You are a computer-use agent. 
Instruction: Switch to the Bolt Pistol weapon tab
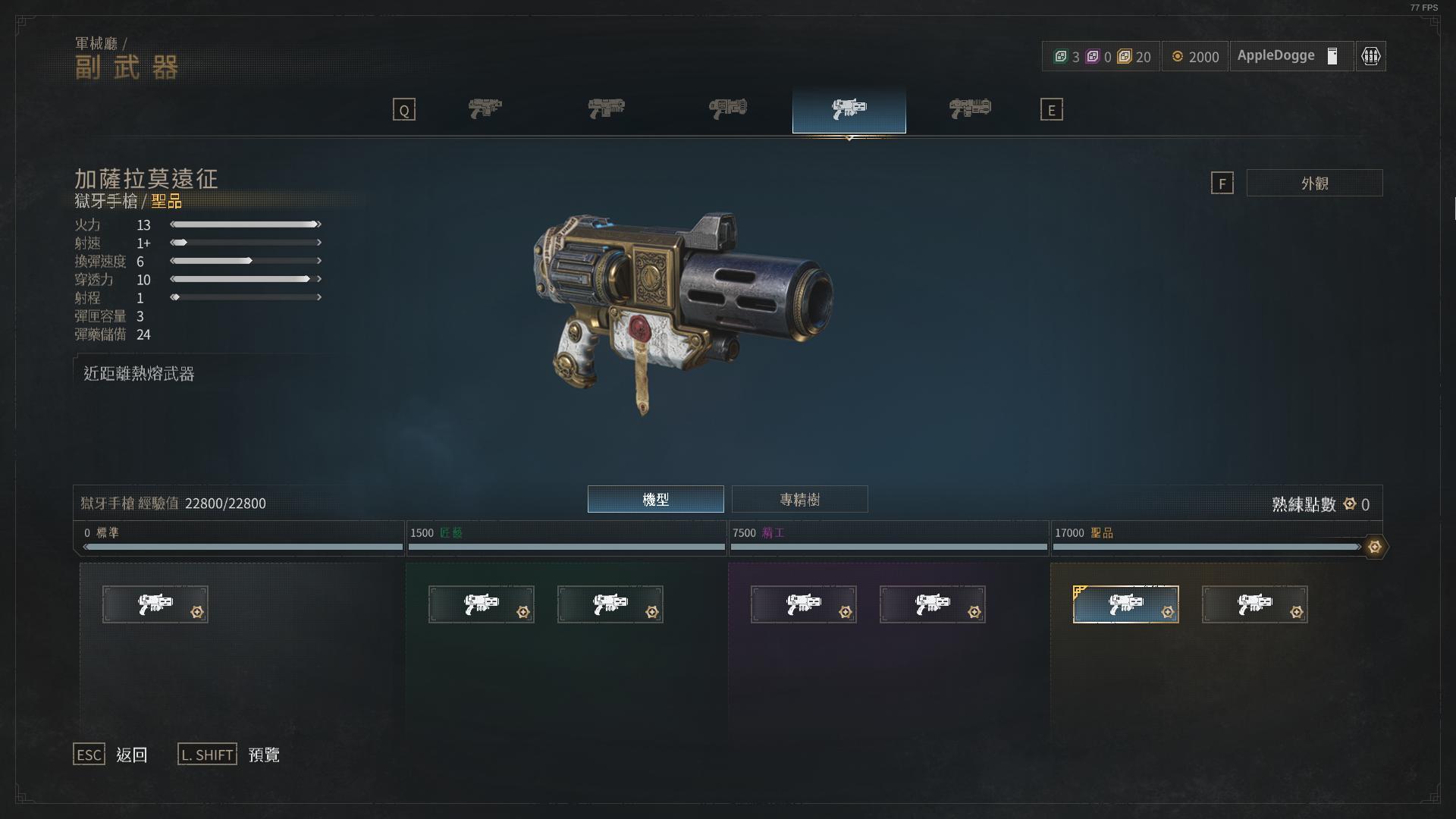(485, 109)
